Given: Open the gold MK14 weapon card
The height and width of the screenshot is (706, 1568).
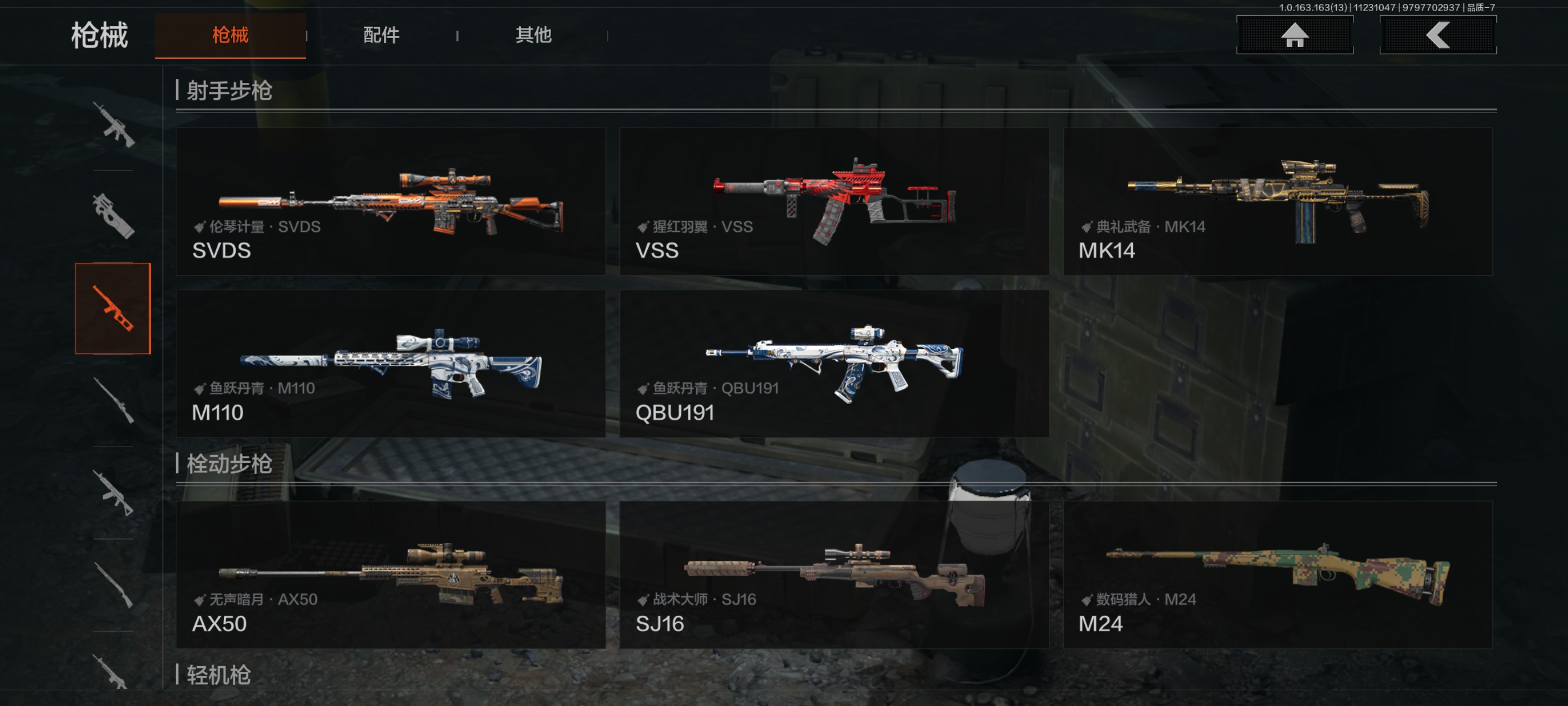Looking at the screenshot, I should [1277, 201].
